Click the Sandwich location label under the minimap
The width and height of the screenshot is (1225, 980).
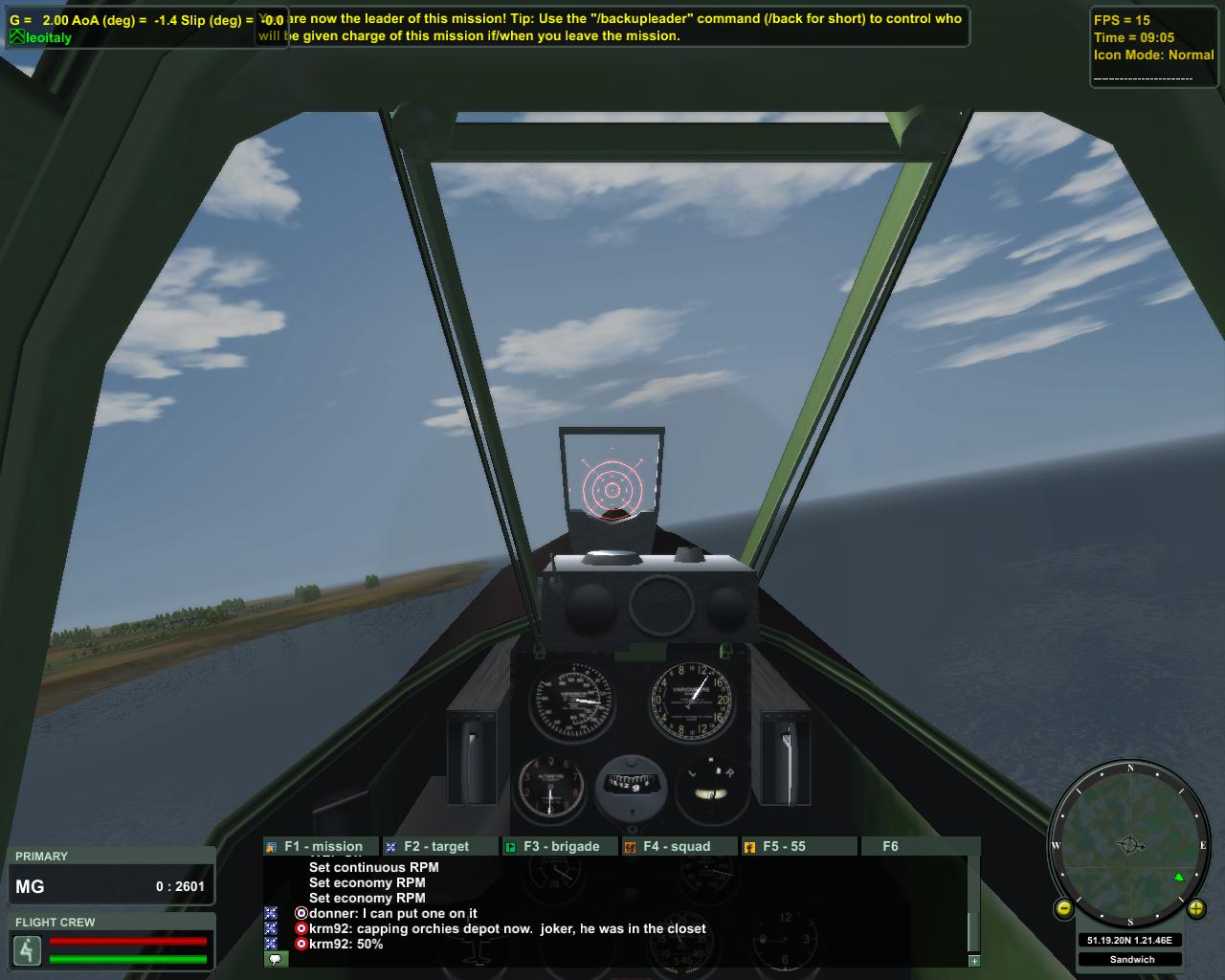click(x=1132, y=959)
